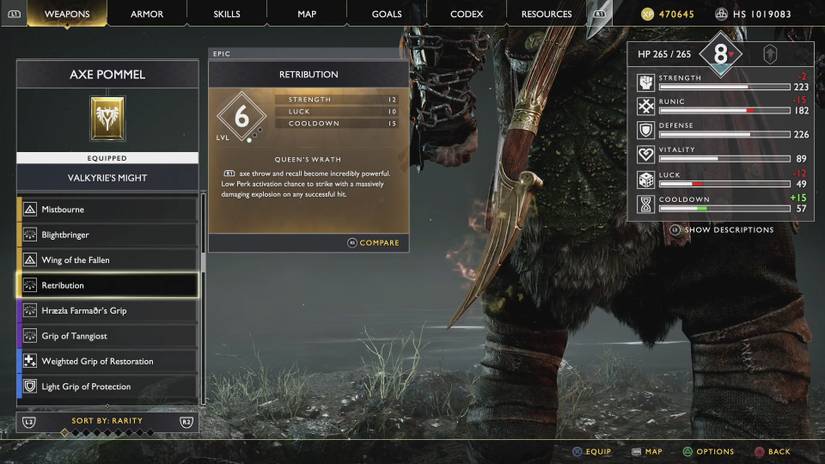Pick Hræzla Farmaðr's Grip
The height and width of the screenshot is (464, 825).
click(x=108, y=311)
